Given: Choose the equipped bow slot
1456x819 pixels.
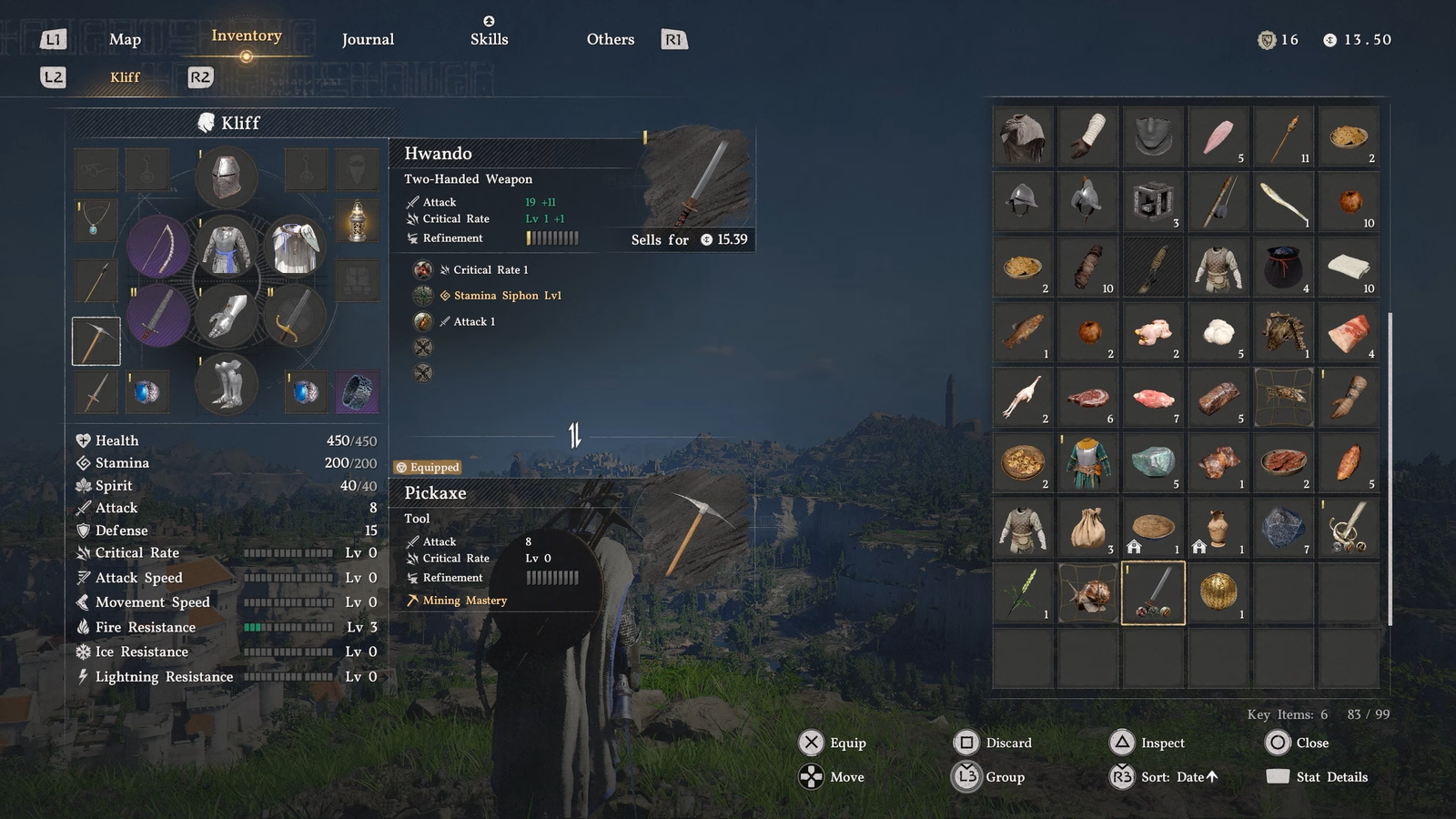Looking at the screenshot, I should [159, 247].
